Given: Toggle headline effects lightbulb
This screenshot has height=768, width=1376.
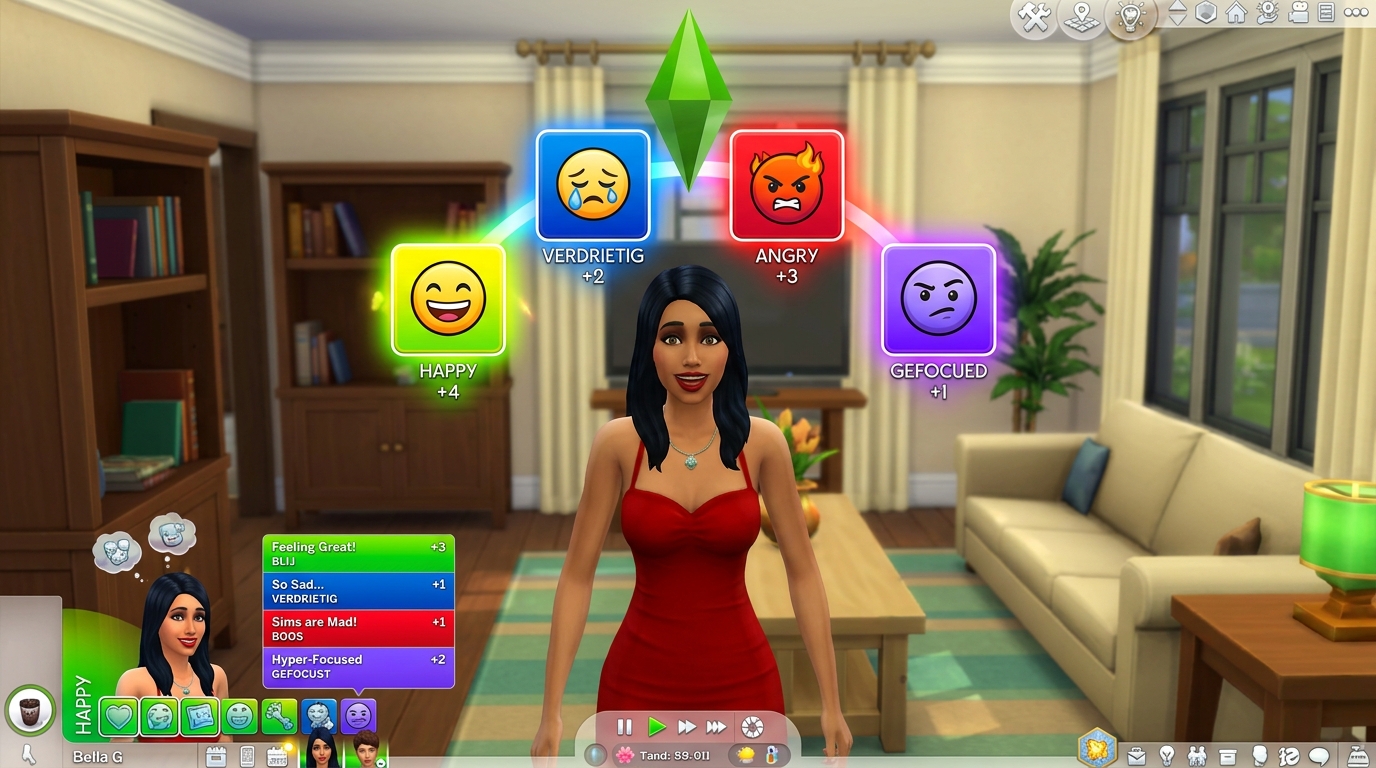Looking at the screenshot, I should click(x=1131, y=17).
